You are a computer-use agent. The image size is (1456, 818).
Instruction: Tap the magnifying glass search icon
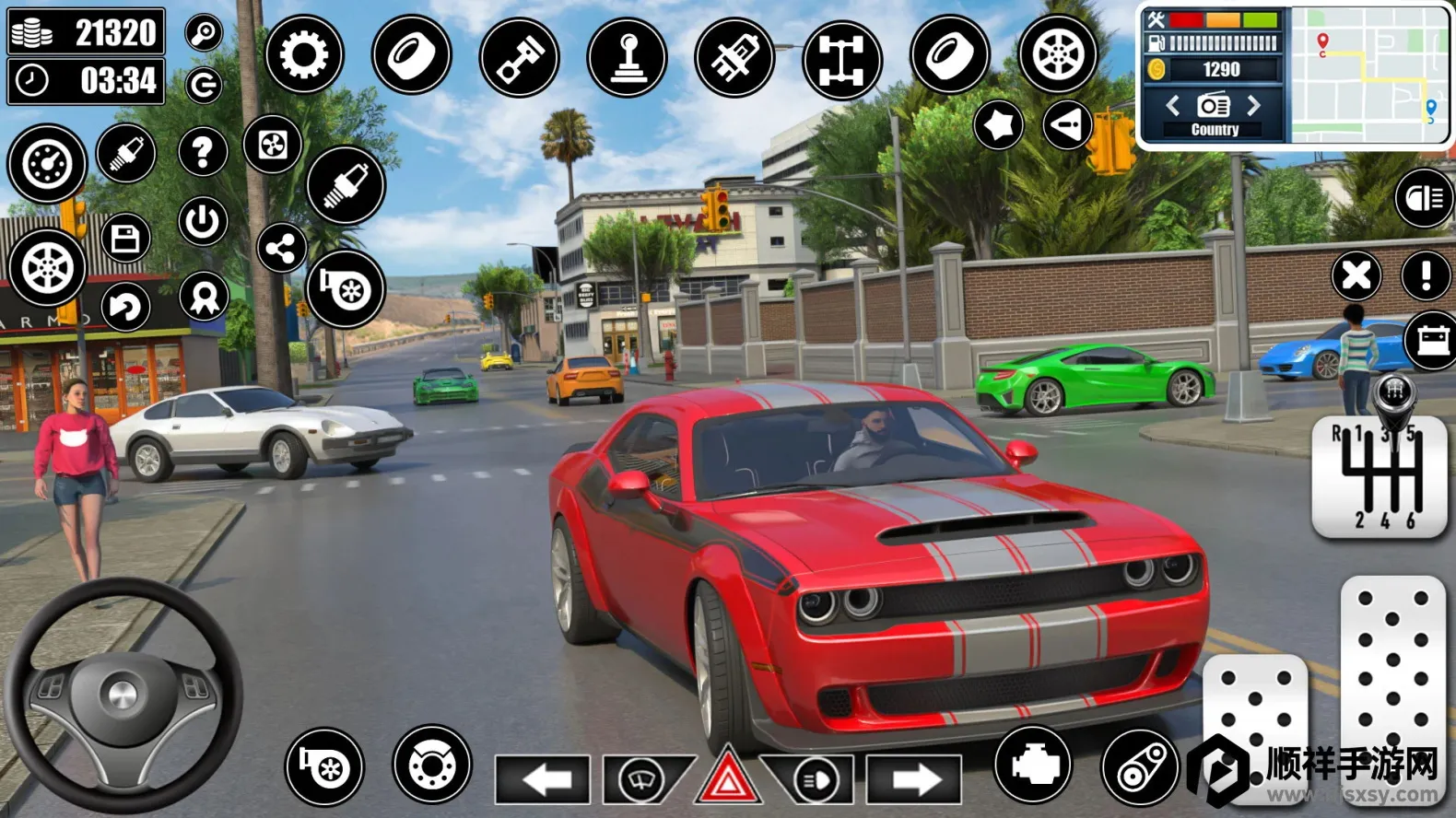click(x=204, y=33)
